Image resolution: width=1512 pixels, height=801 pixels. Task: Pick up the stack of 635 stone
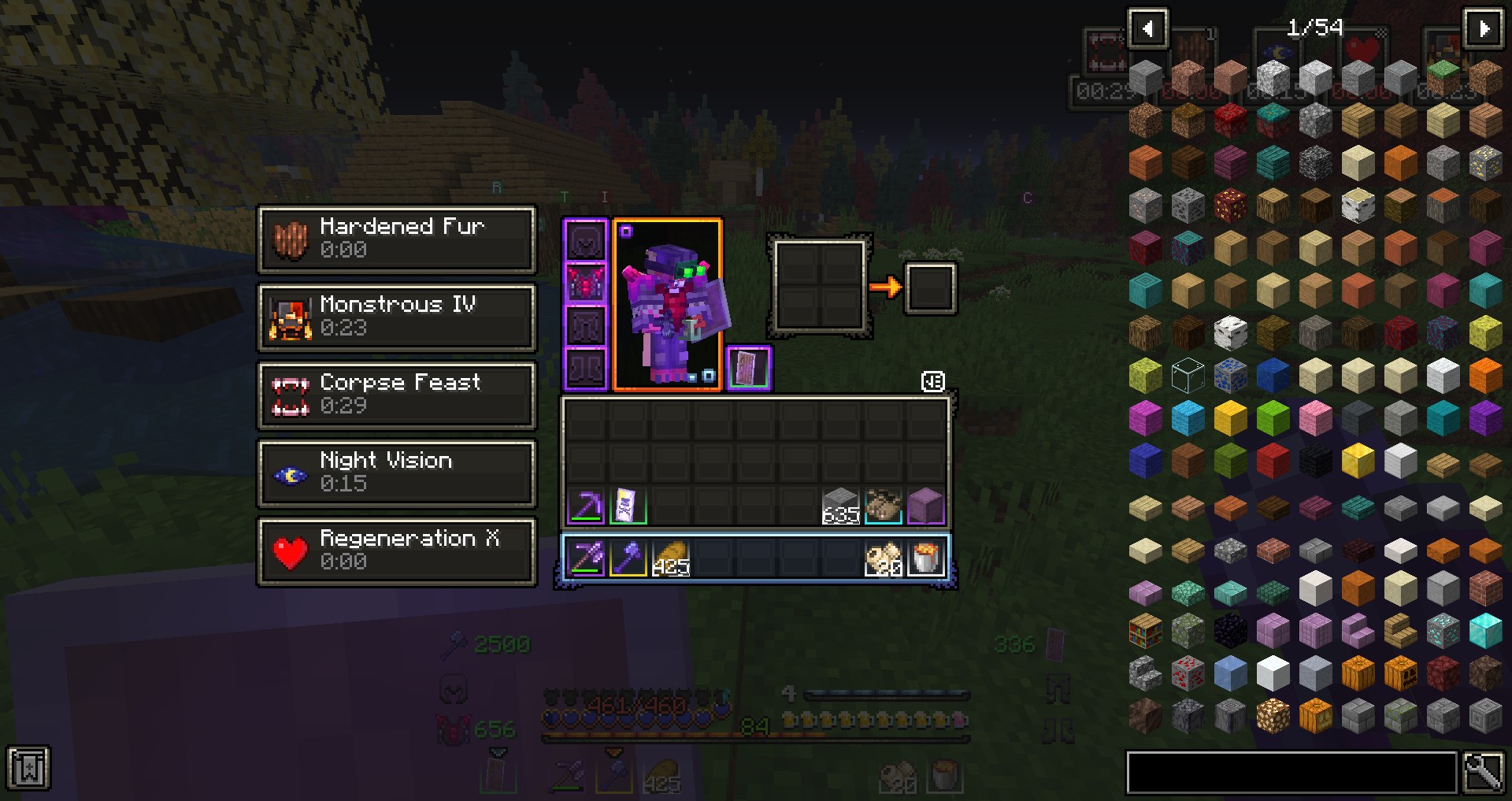click(x=840, y=506)
